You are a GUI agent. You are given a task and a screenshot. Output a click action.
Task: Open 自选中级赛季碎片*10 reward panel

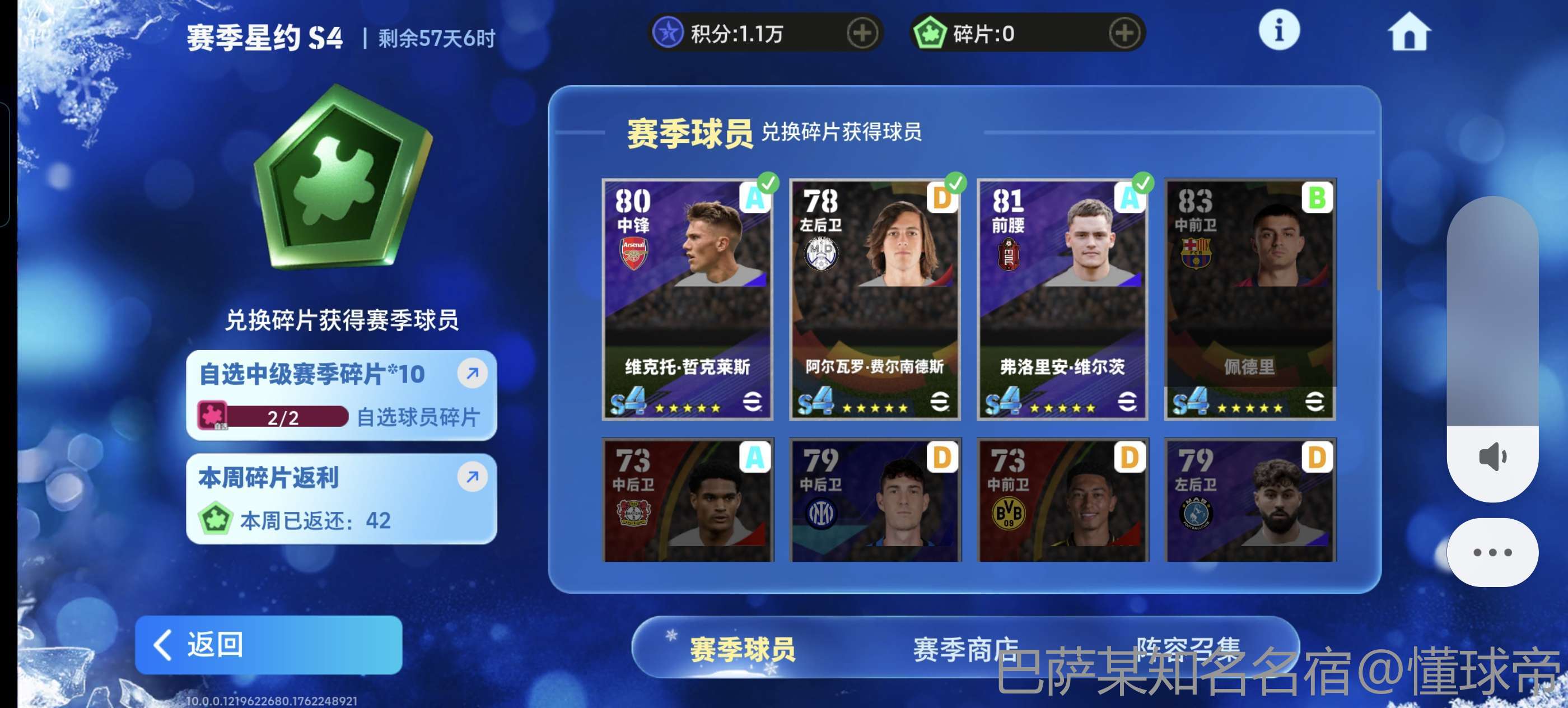coord(341,394)
